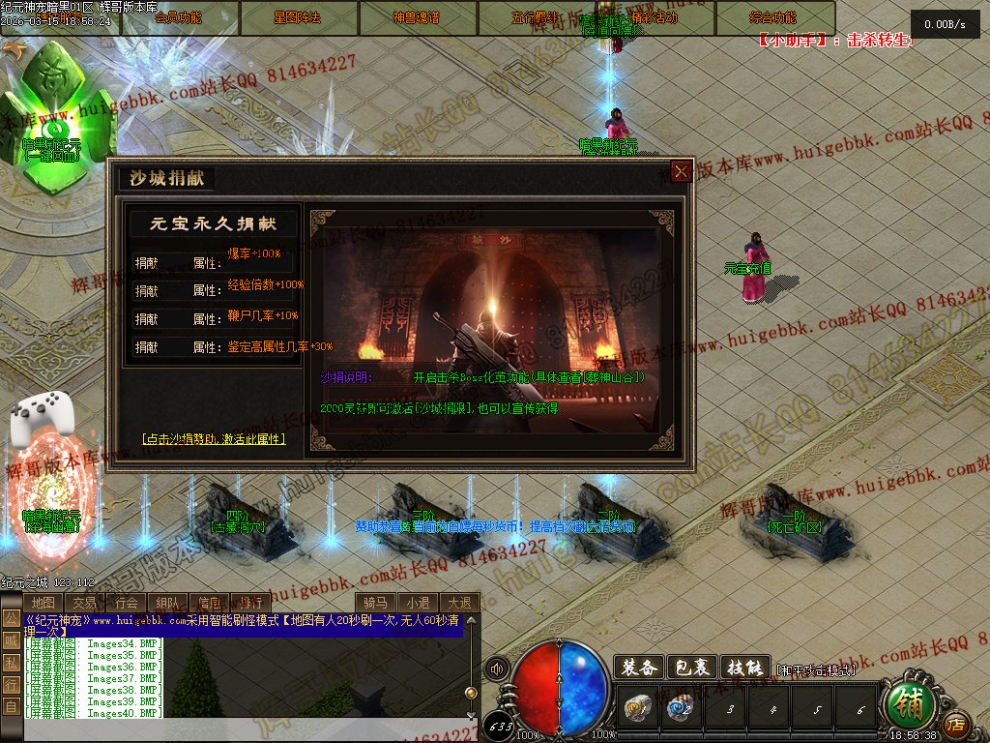Open the 技能 skills panel
The image size is (990, 743).
pyautogui.click(x=745, y=668)
